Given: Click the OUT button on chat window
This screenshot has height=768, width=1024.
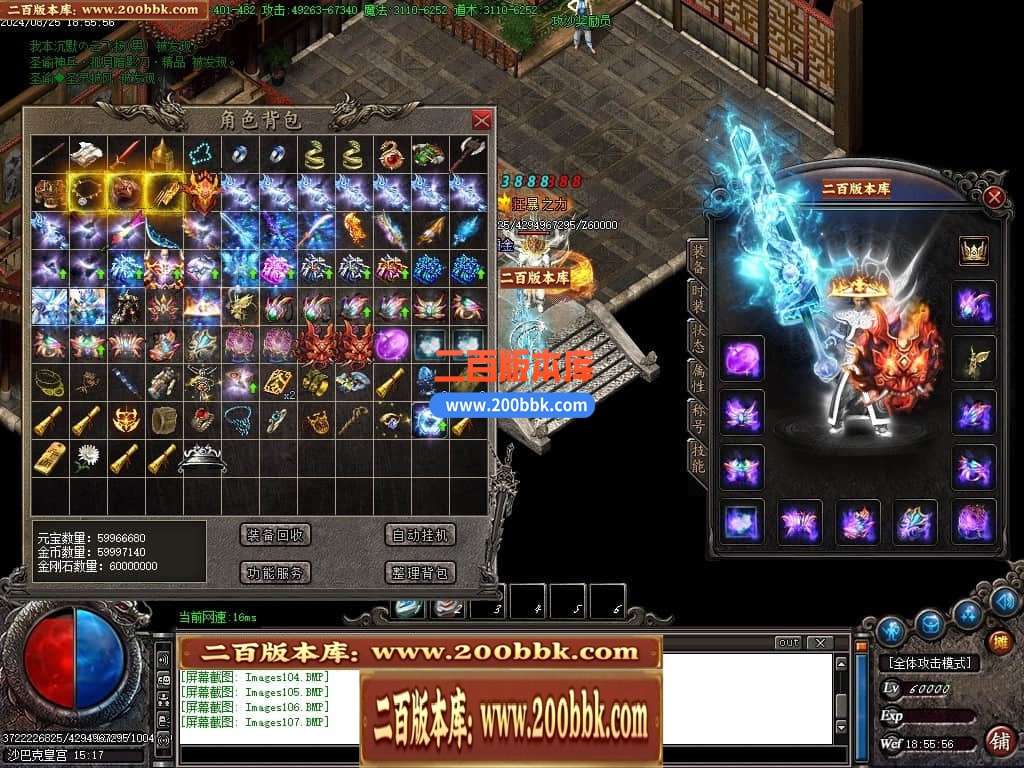Looking at the screenshot, I should (788, 643).
